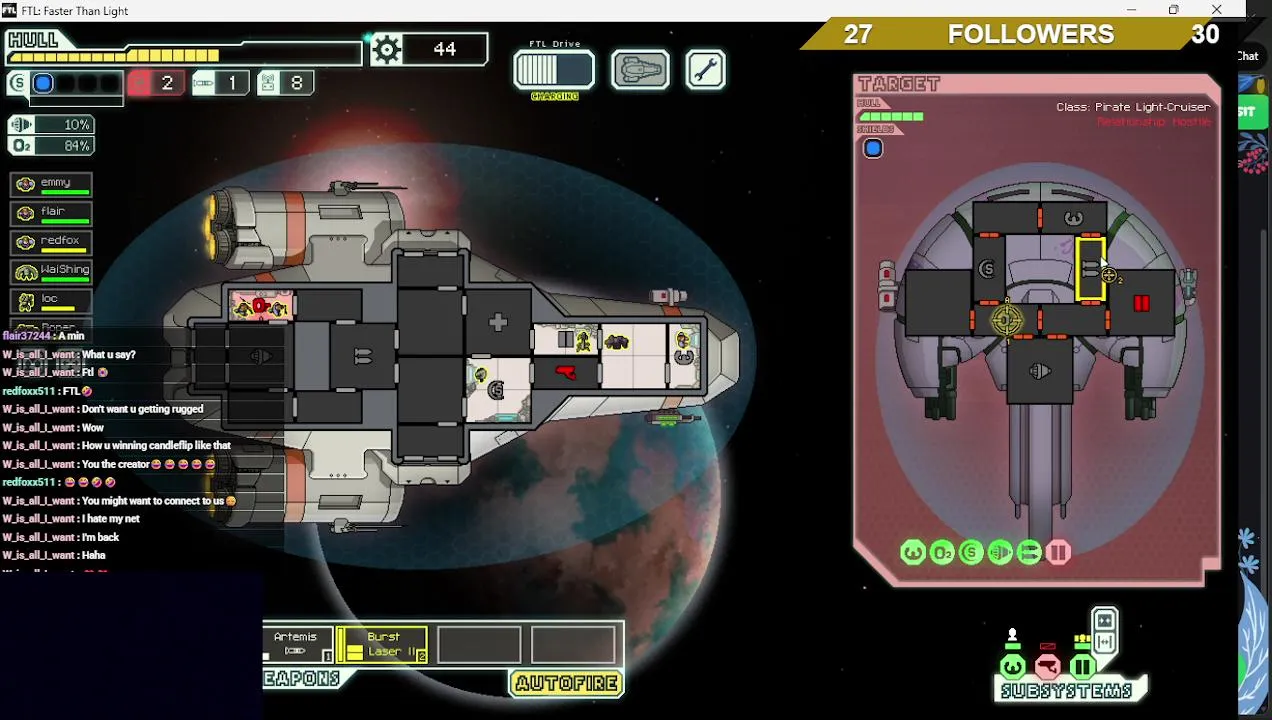This screenshot has width=1272, height=720.
Task: Select crew member emmy
Action: 51,184
